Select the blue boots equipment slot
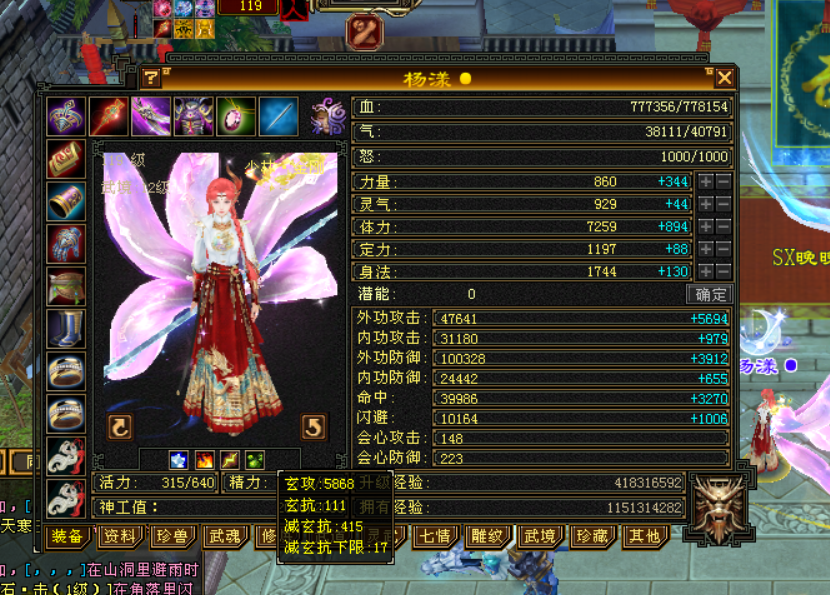830x595 pixels. point(66,327)
